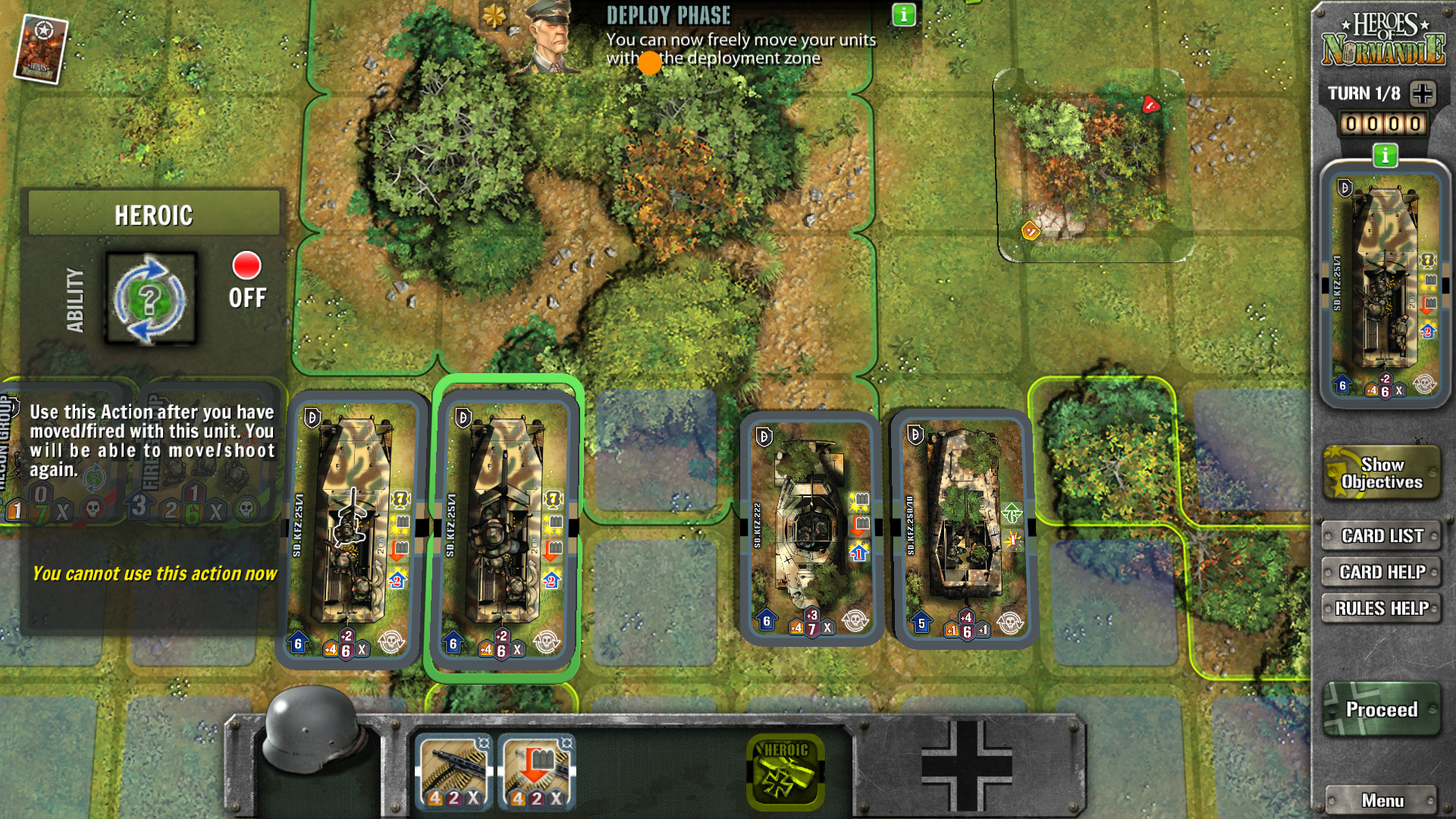Click the Proceed button
This screenshot has width=1456, height=819.
(x=1381, y=710)
